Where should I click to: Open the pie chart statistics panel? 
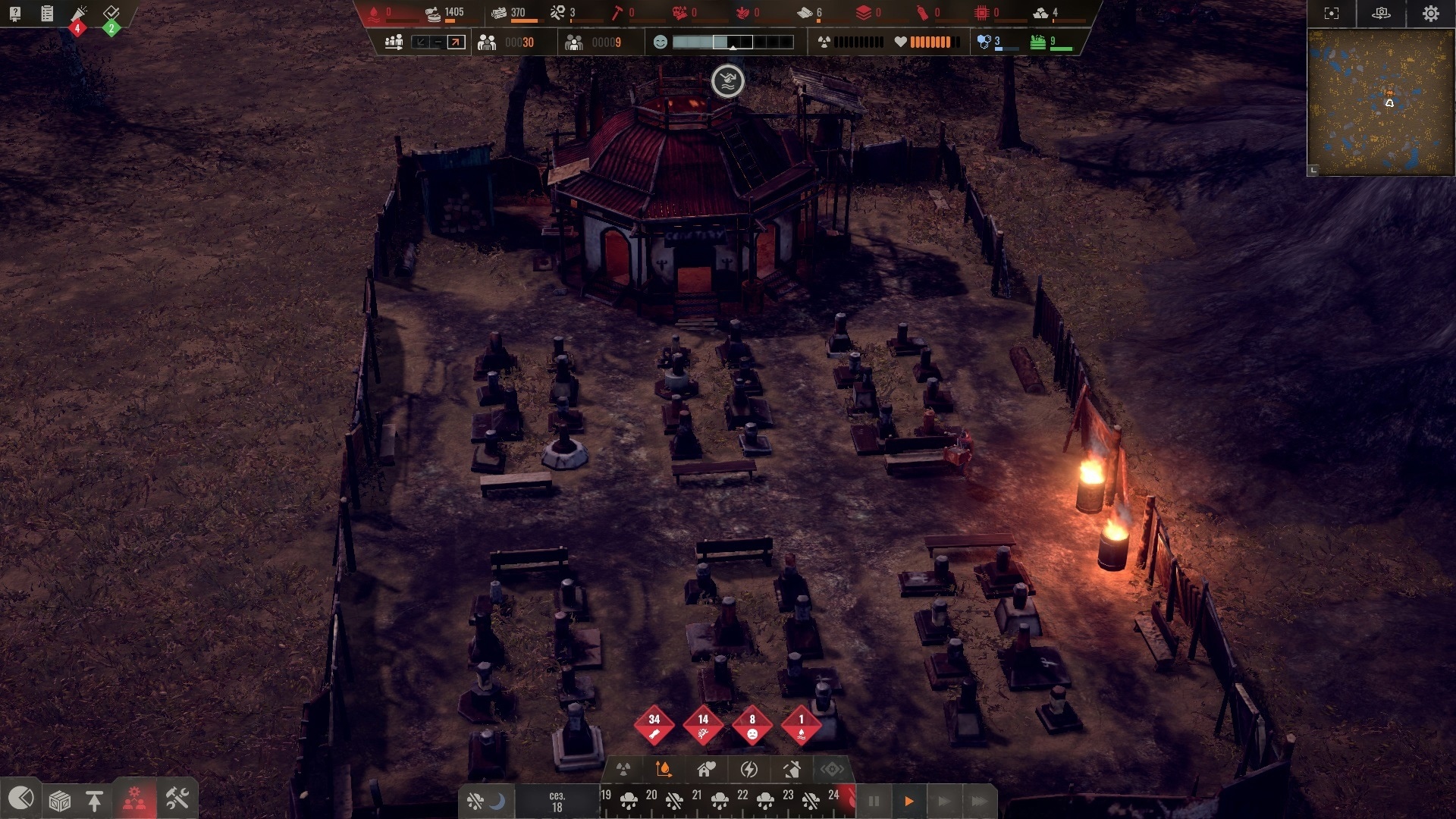(x=20, y=799)
